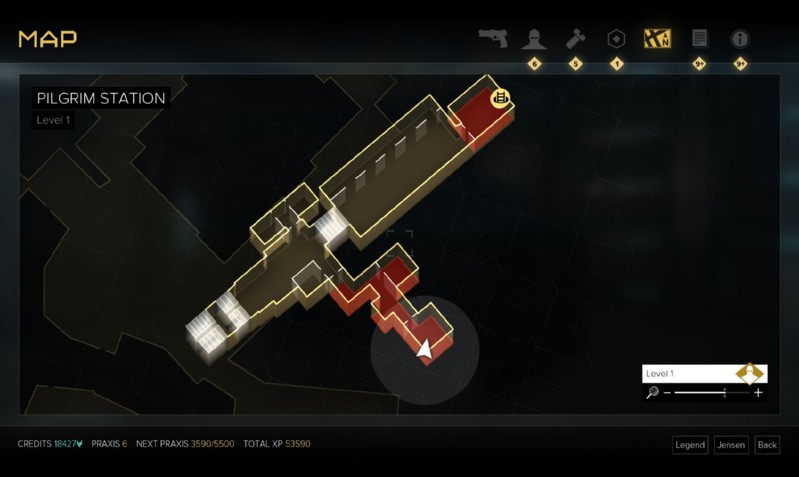The height and width of the screenshot is (477, 799).
Task: Open the info database tab
Action: point(740,38)
